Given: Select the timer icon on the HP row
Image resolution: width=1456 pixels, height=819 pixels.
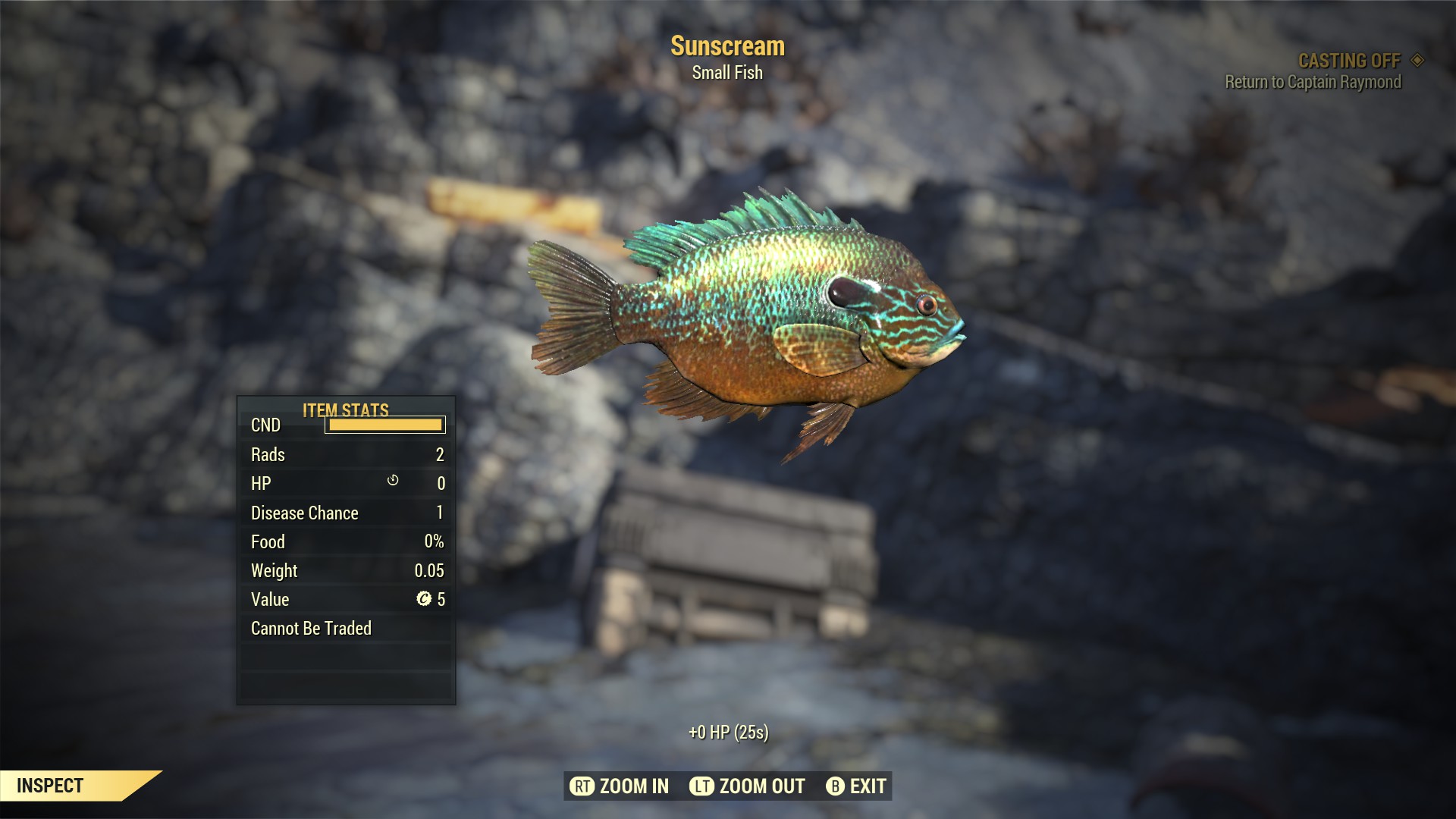Looking at the screenshot, I should tap(394, 482).
